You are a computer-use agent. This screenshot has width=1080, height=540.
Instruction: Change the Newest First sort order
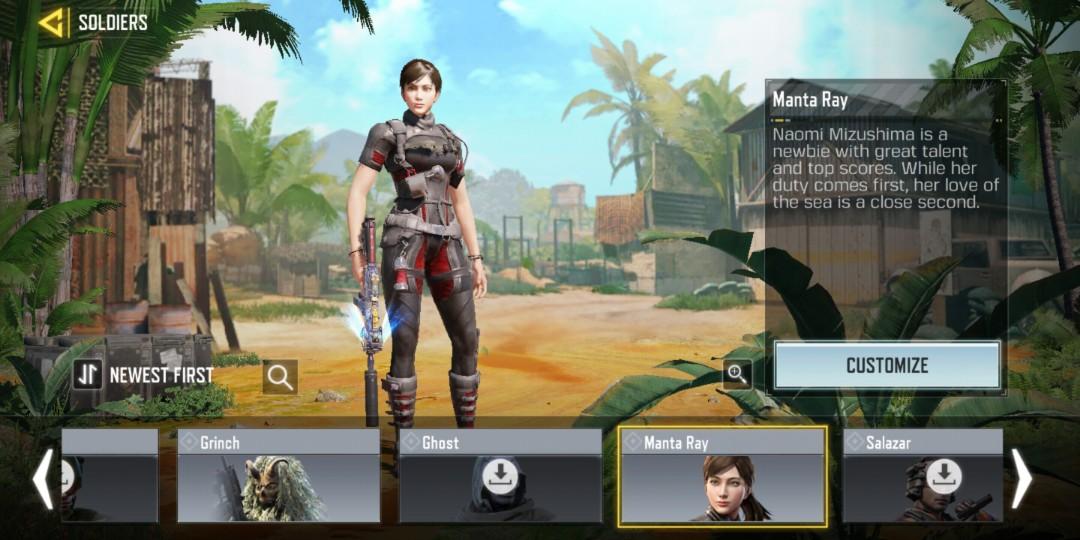143,375
